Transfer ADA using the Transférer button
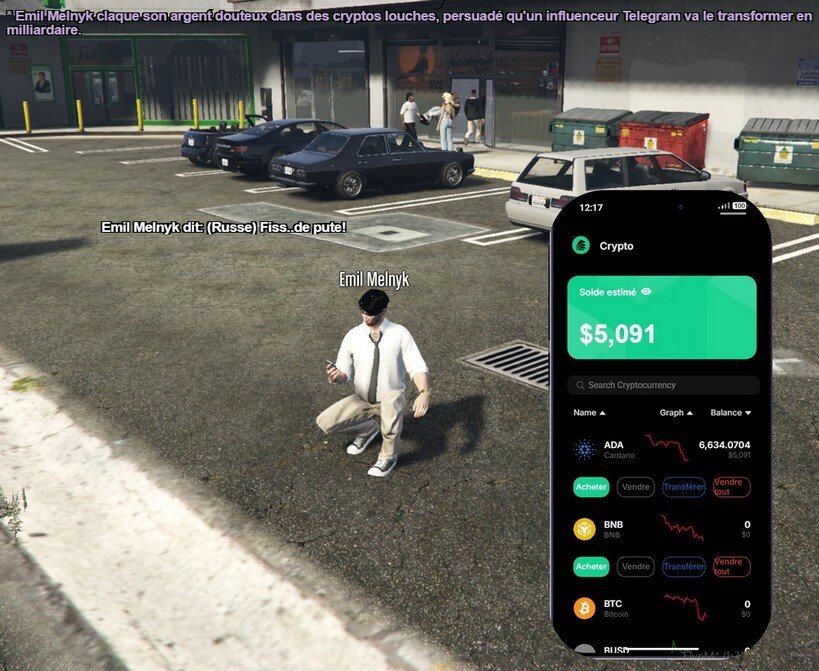 tap(684, 487)
